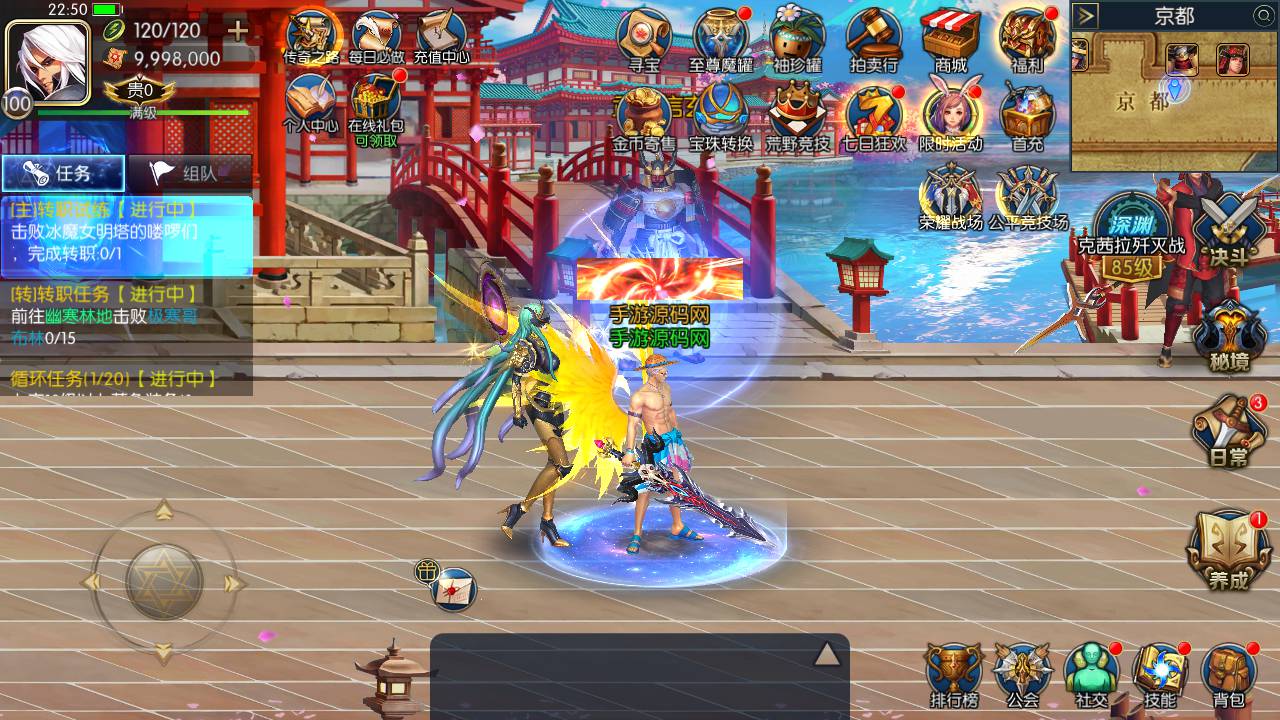Open the 养成 development book
This screenshot has height=720, width=1280.
click(1228, 550)
